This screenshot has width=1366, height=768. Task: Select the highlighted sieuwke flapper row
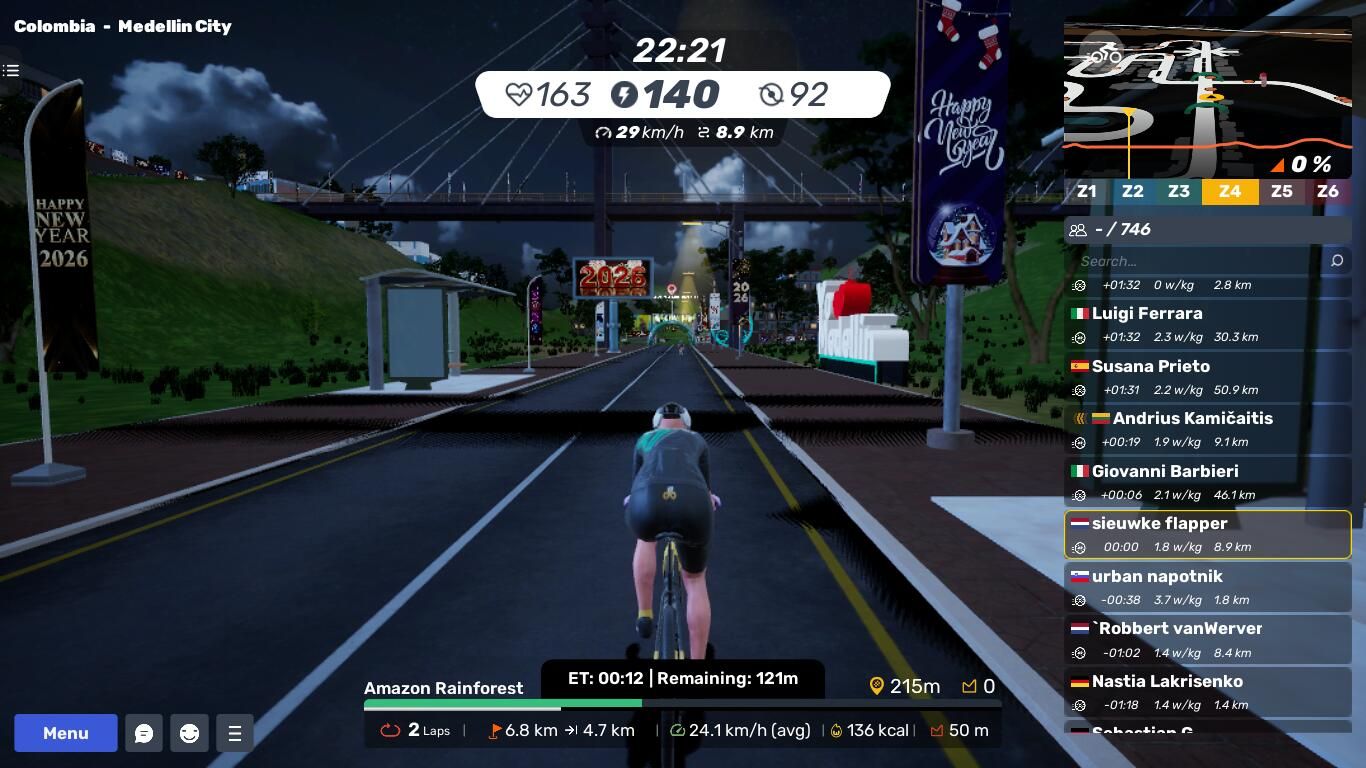1207,534
